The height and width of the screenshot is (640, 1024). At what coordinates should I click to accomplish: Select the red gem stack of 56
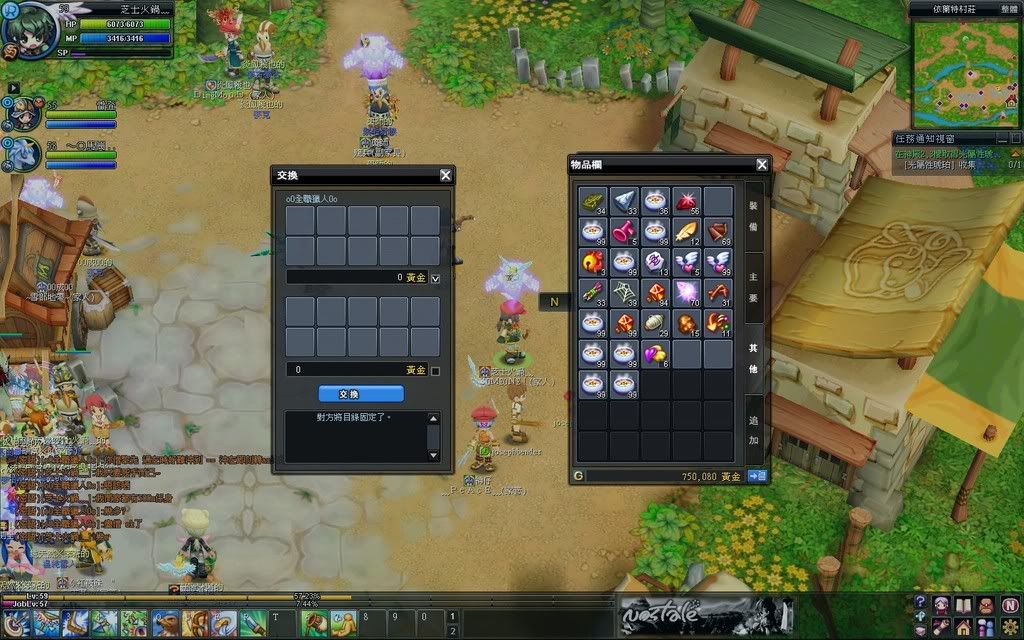tap(687, 201)
